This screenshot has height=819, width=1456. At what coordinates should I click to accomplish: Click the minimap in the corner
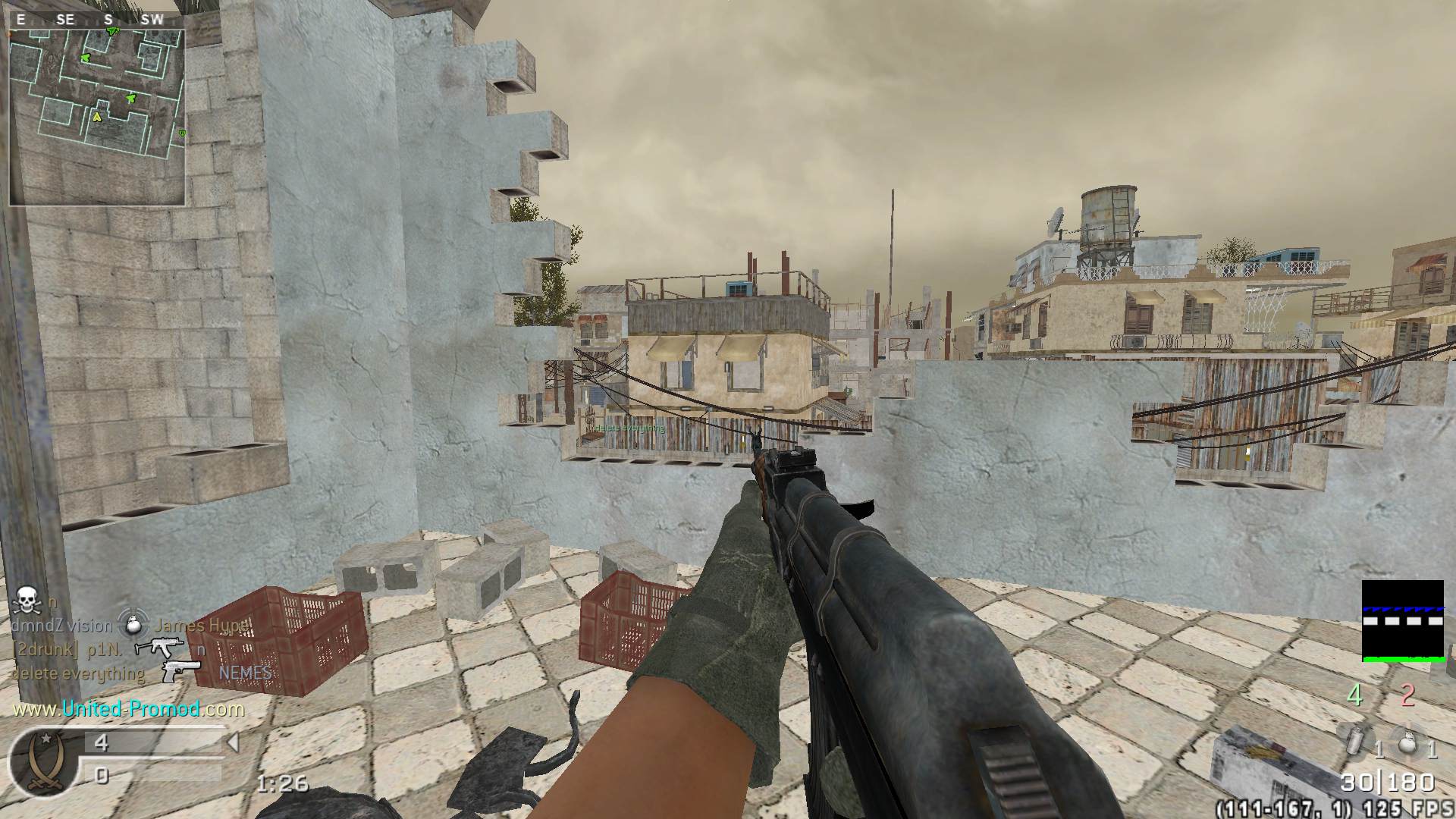click(97, 117)
